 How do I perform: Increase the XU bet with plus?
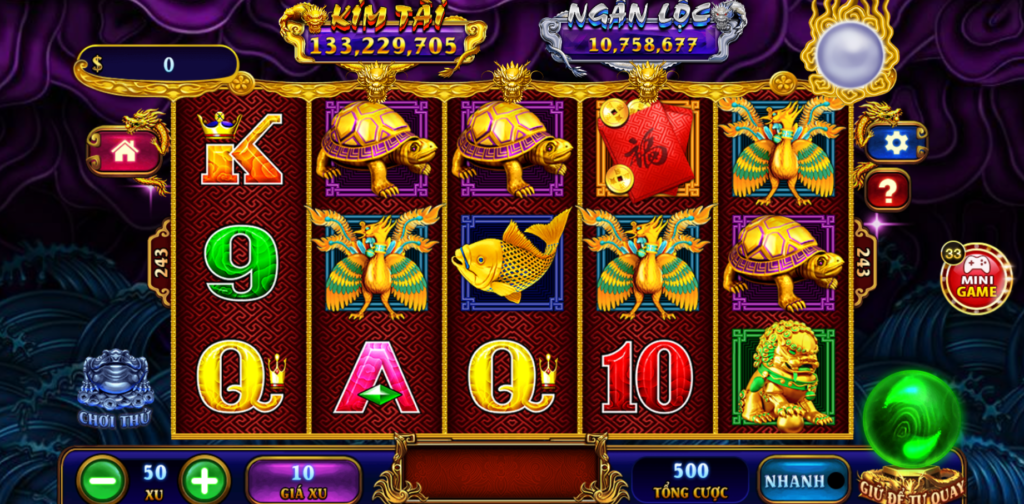point(205,479)
